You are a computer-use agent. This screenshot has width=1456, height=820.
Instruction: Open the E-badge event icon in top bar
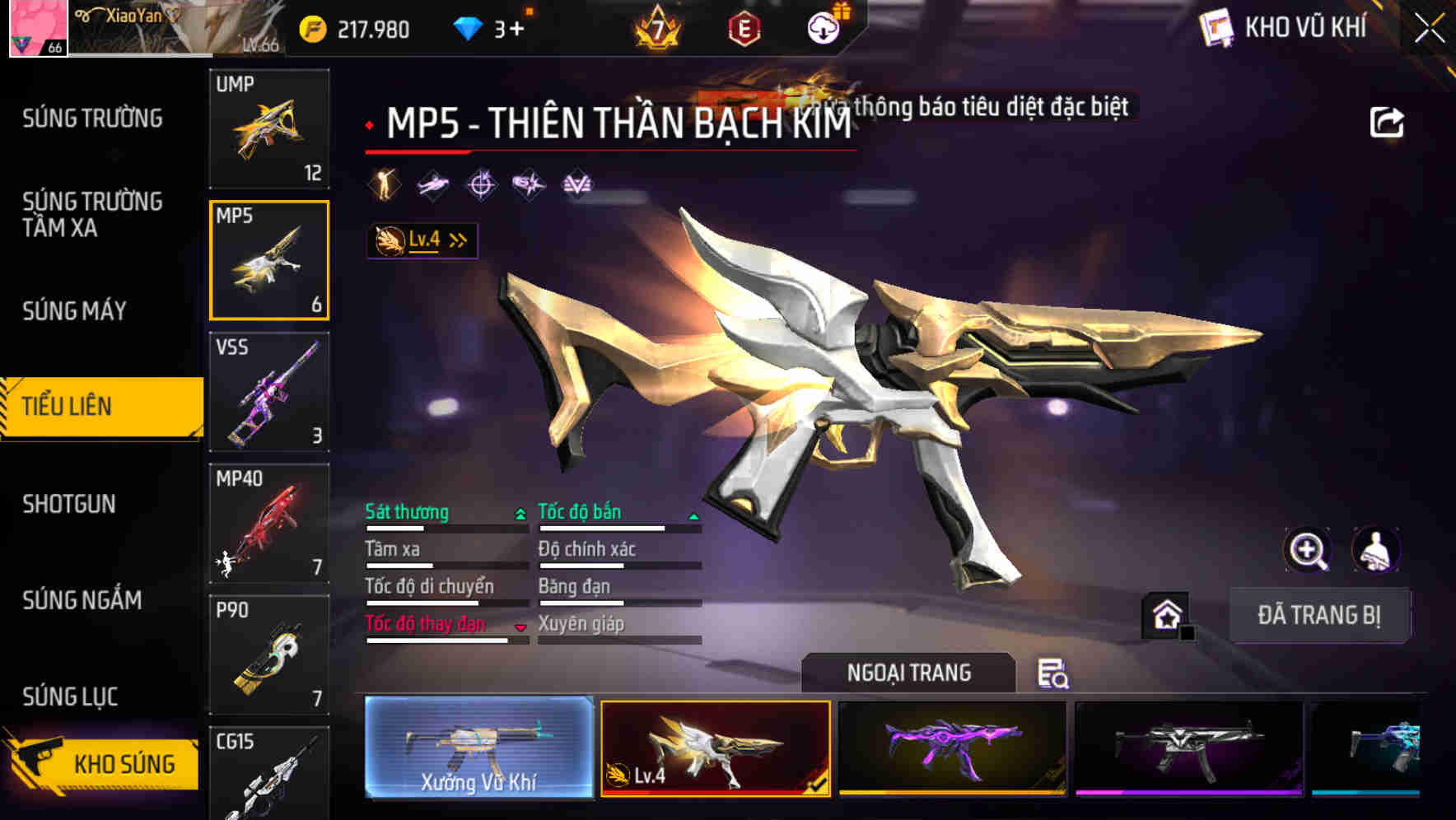pyautogui.click(x=745, y=27)
